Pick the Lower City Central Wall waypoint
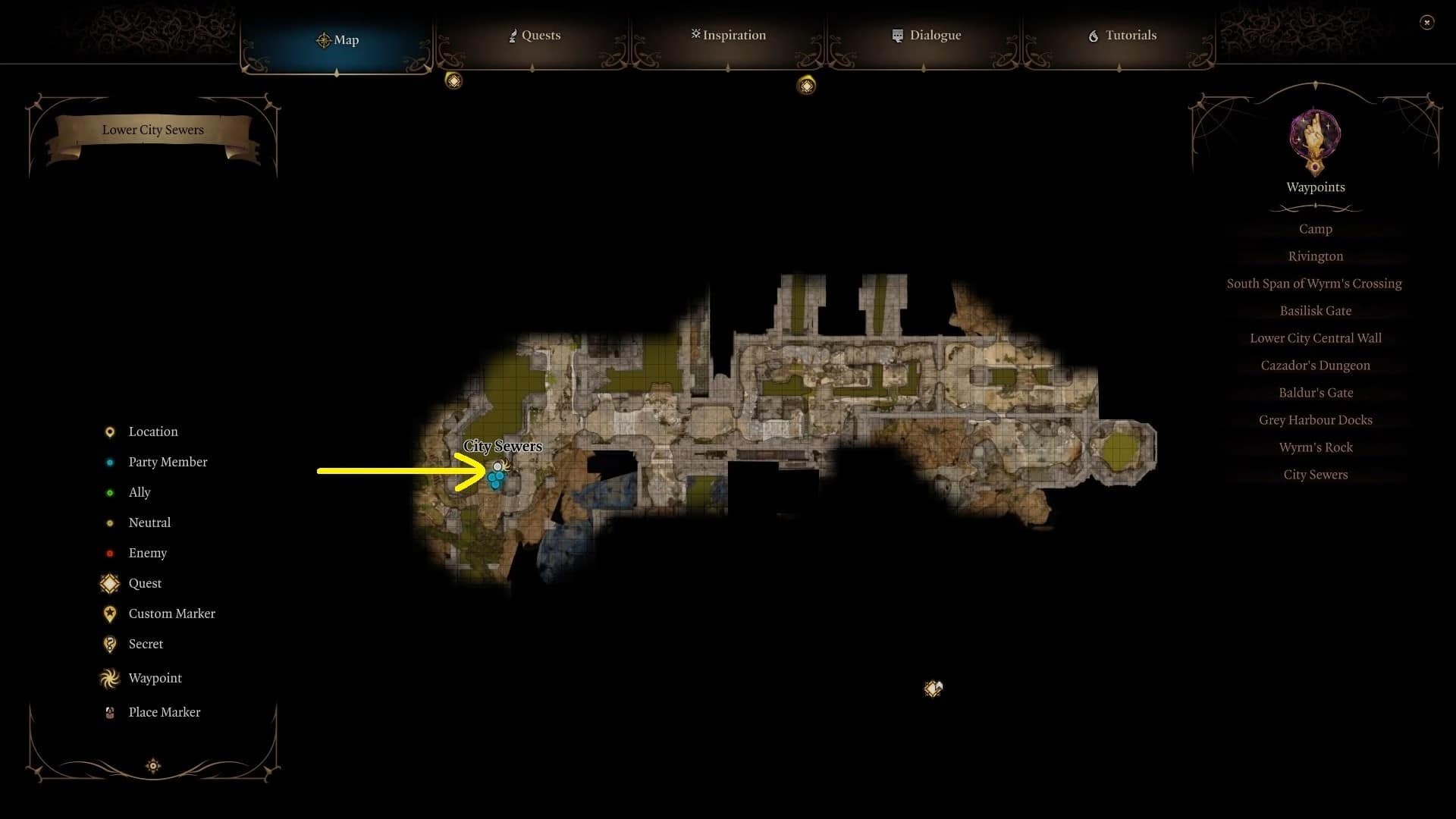Screen dimensions: 1456x819 tap(1315, 338)
